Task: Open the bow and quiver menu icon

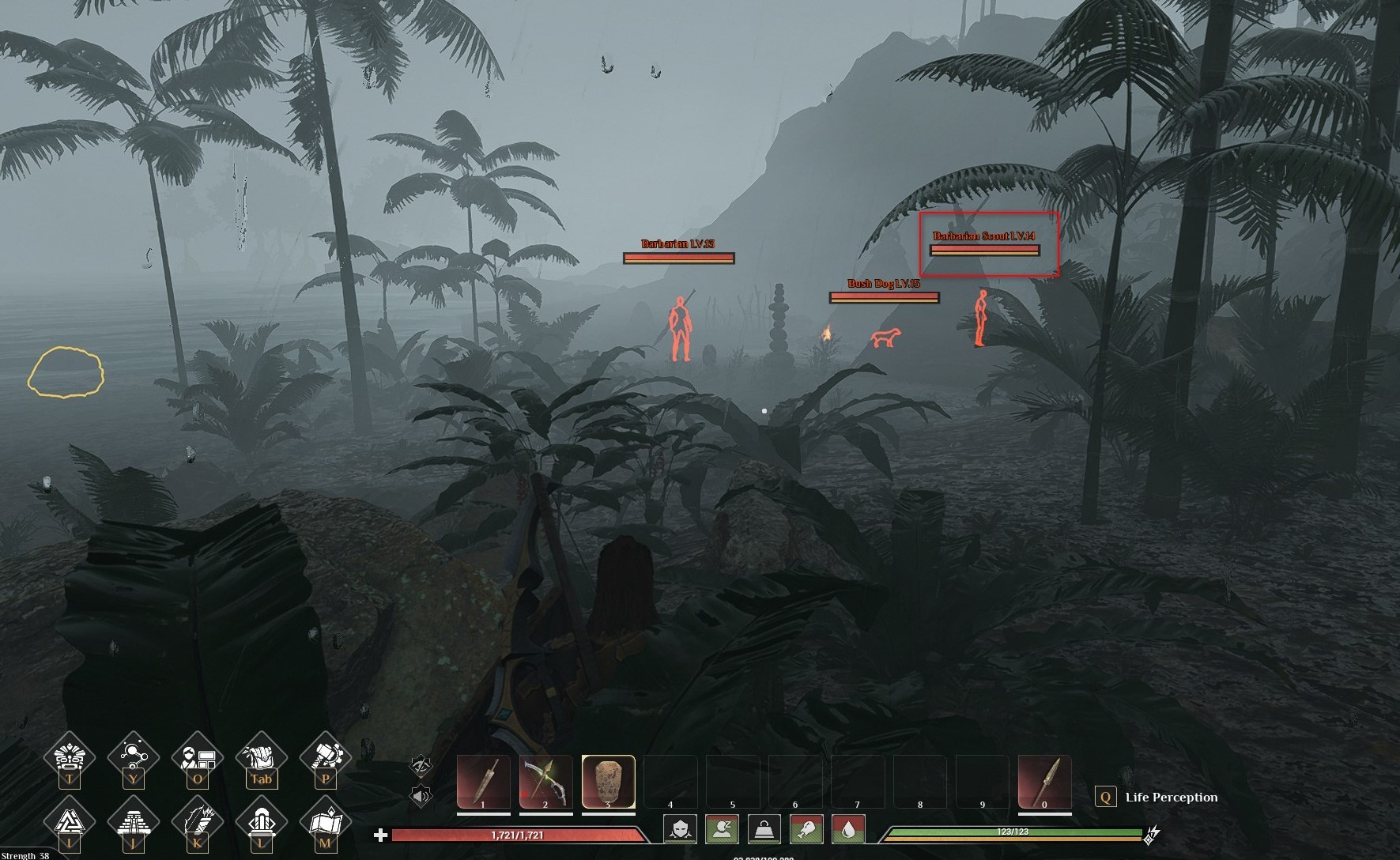Action: click(x=197, y=822)
